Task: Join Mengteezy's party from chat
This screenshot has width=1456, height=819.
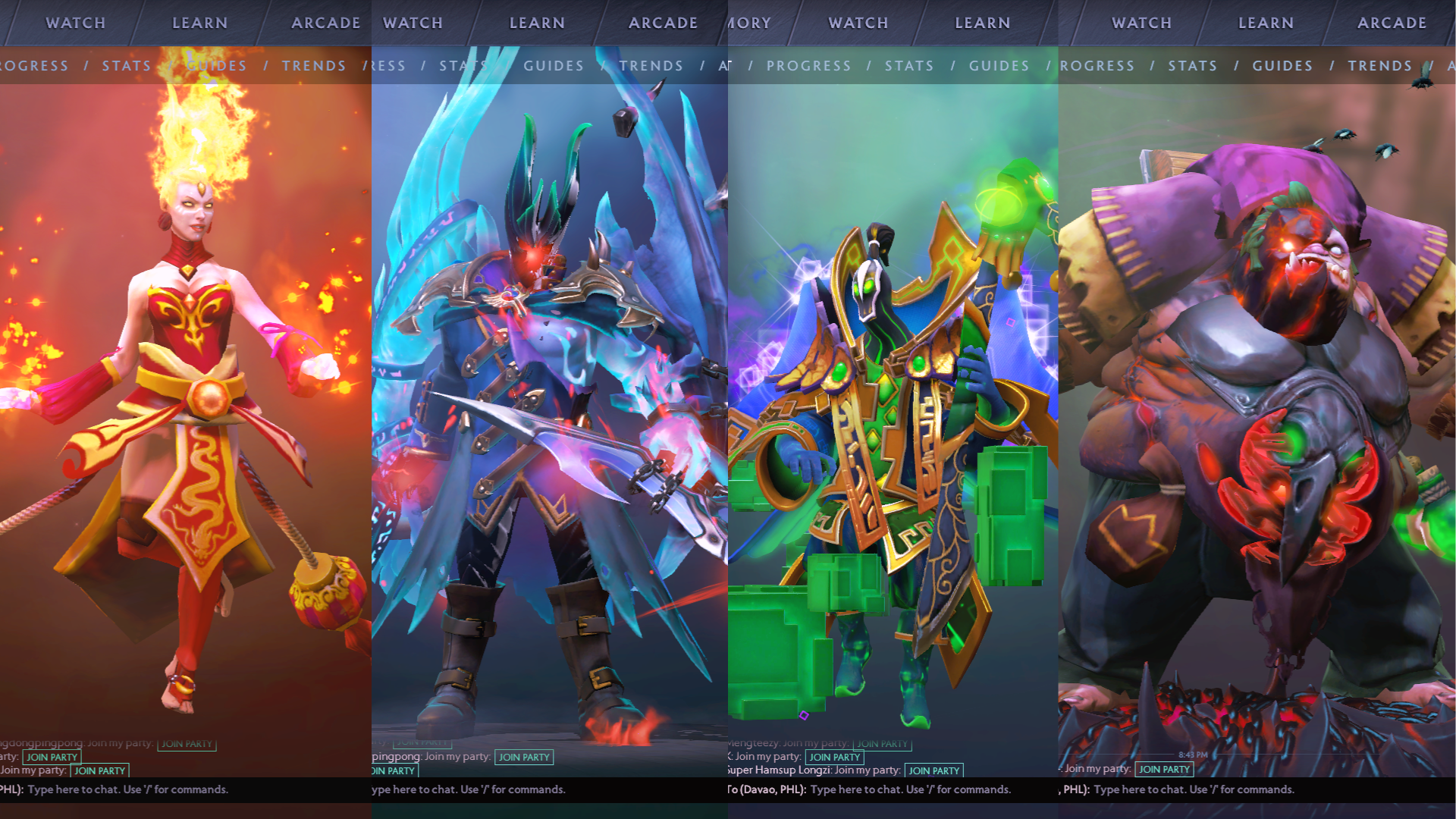Action: tap(882, 744)
